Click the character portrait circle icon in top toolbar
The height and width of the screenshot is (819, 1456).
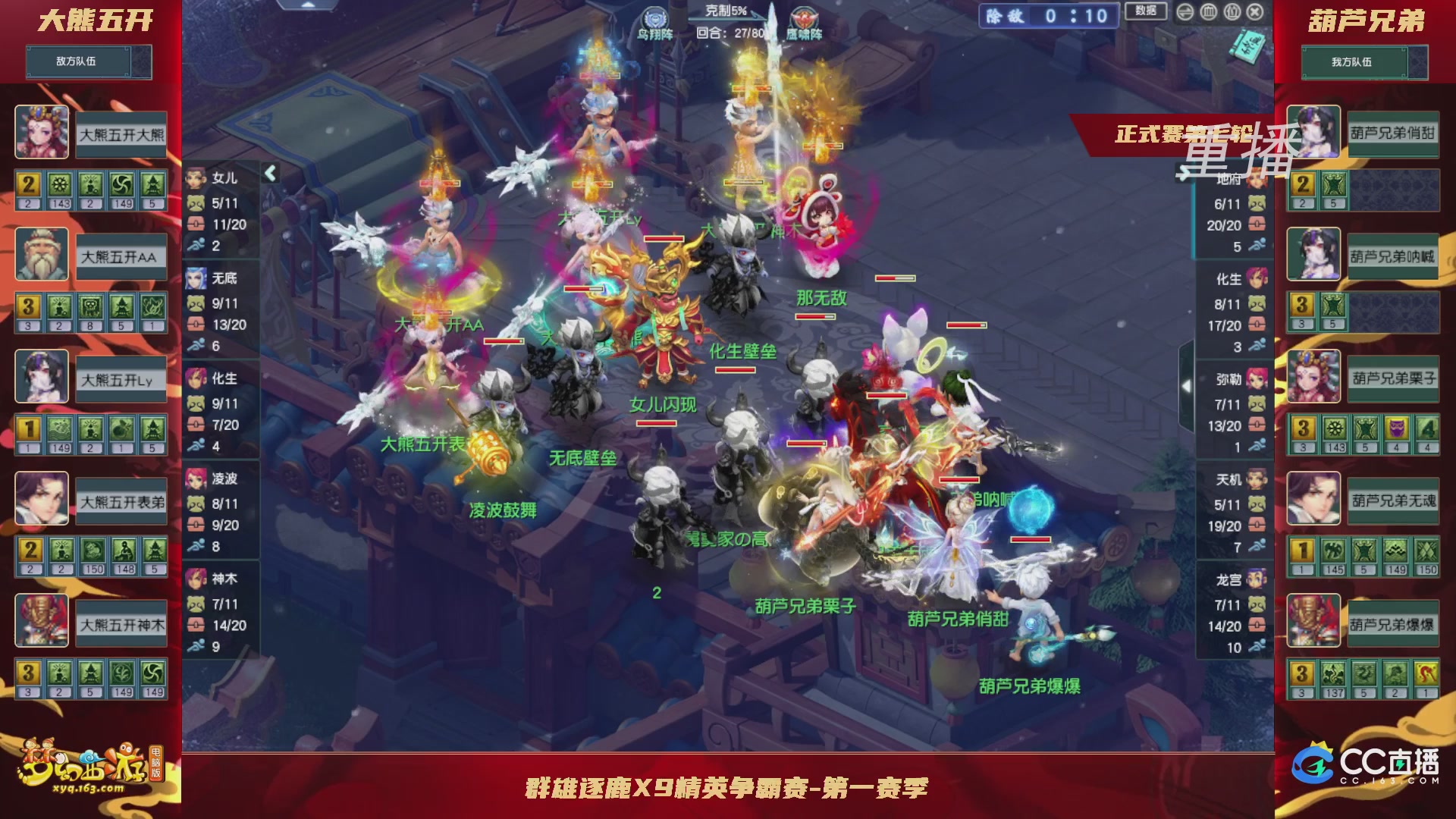(1232, 11)
